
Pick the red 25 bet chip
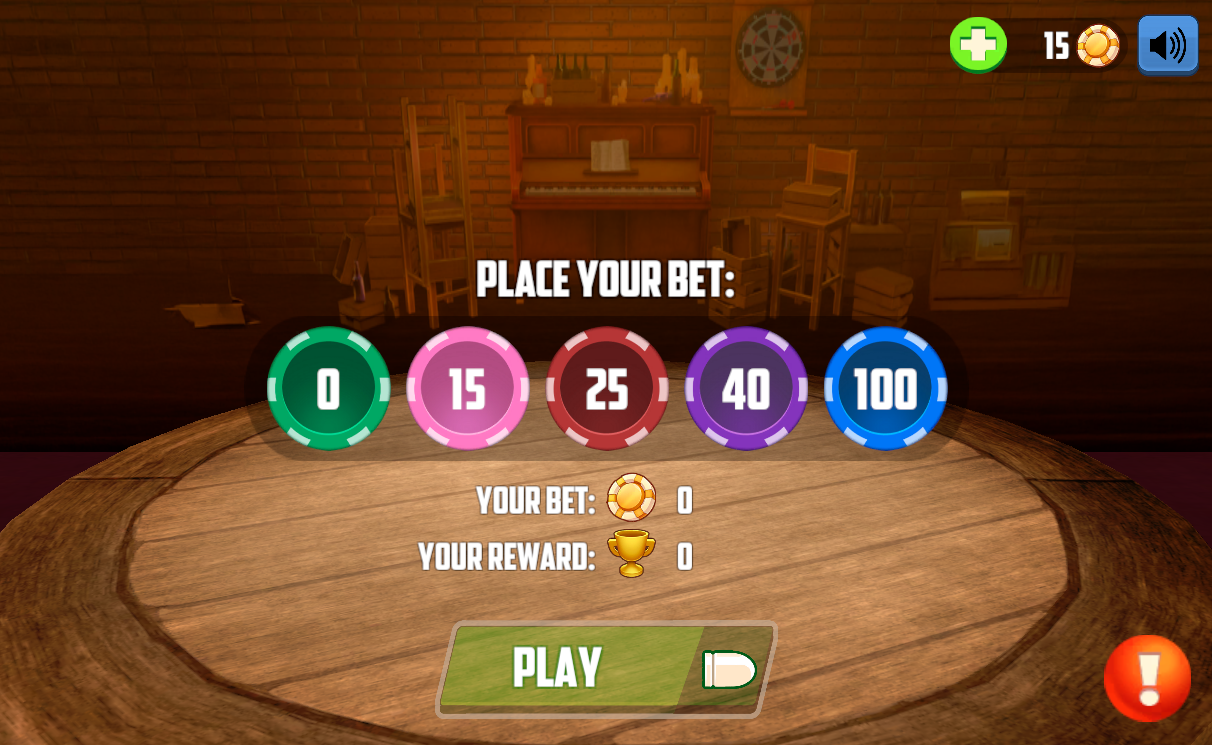coord(607,388)
